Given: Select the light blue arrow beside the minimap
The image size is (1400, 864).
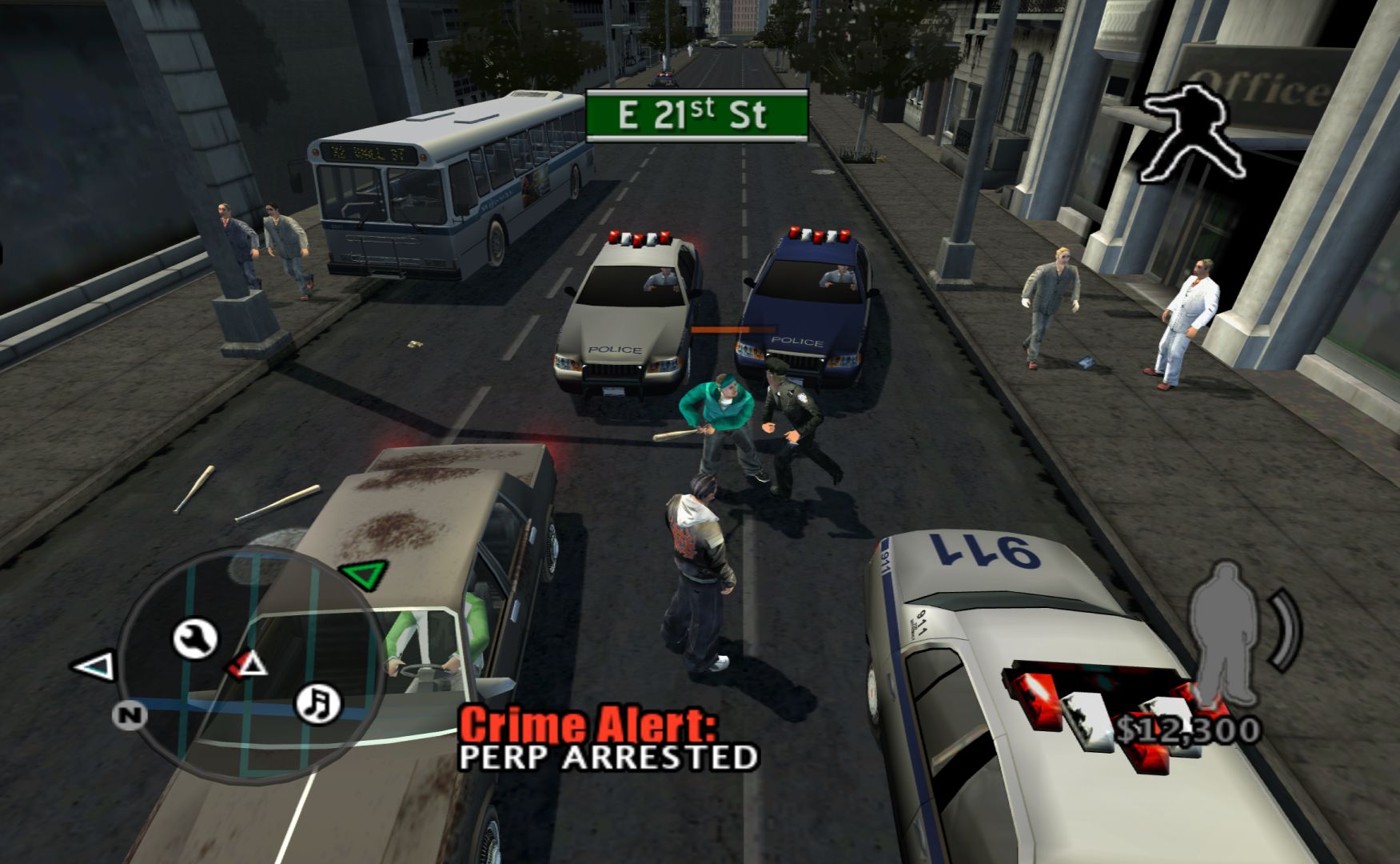Looking at the screenshot, I should (x=95, y=666).
